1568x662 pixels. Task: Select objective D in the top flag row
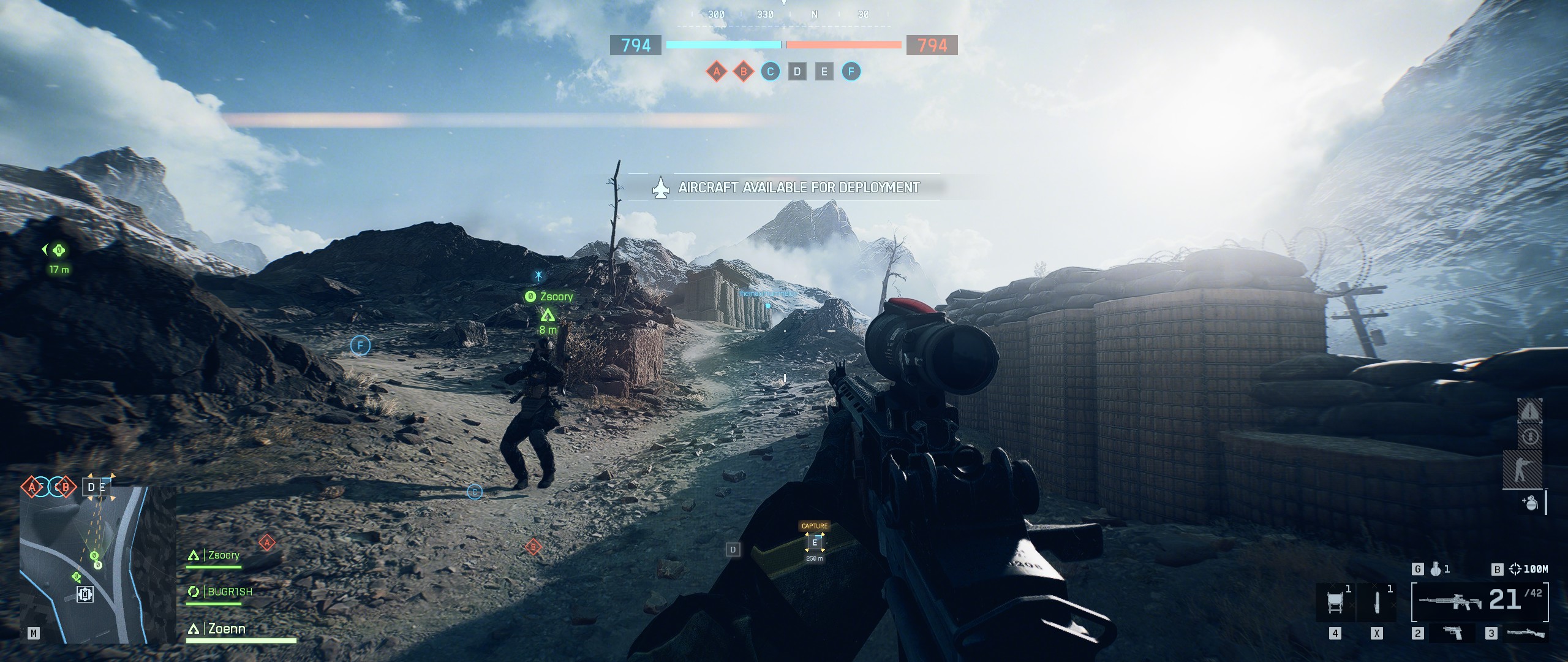coord(797,72)
